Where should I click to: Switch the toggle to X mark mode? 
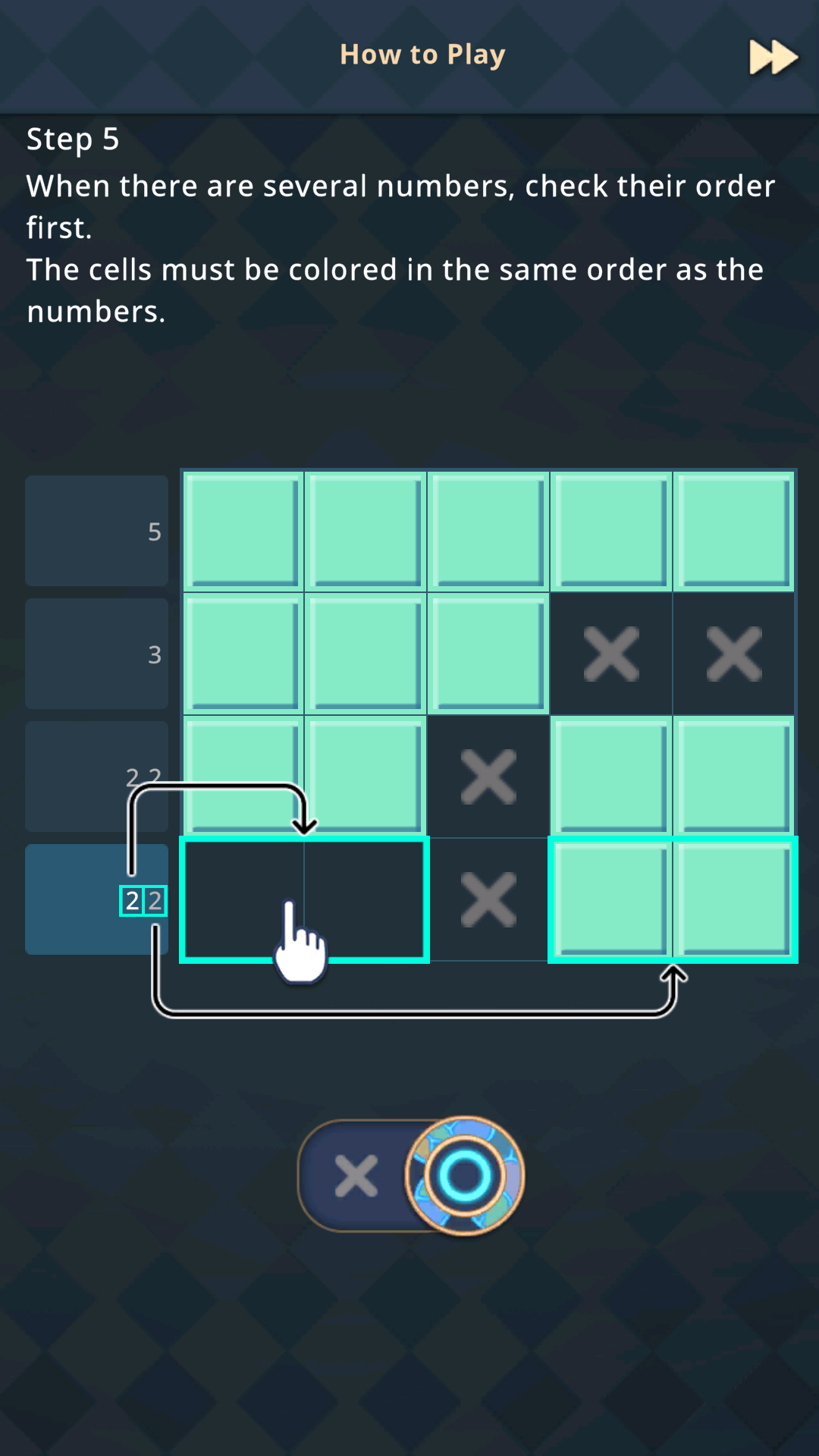coord(356,1176)
